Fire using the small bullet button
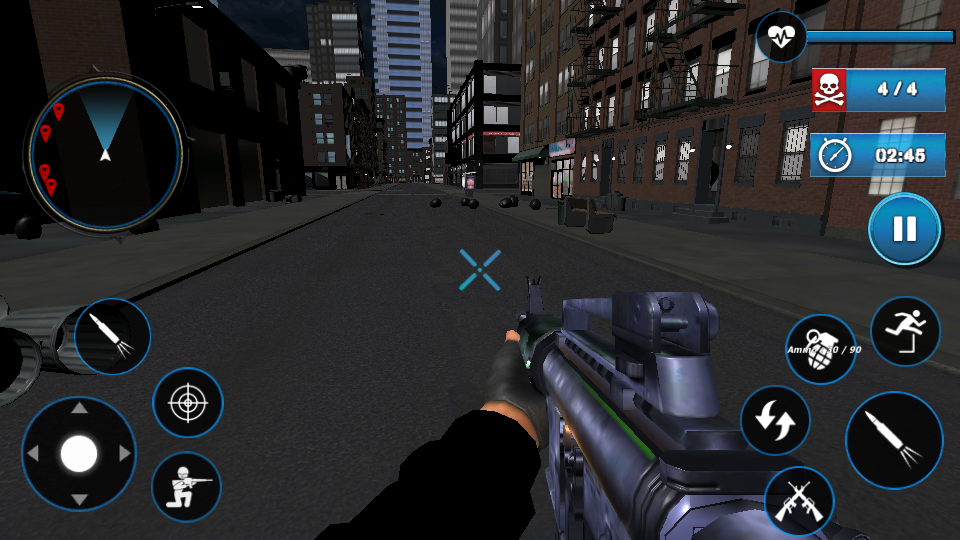This screenshot has height=540, width=960. 112,336
